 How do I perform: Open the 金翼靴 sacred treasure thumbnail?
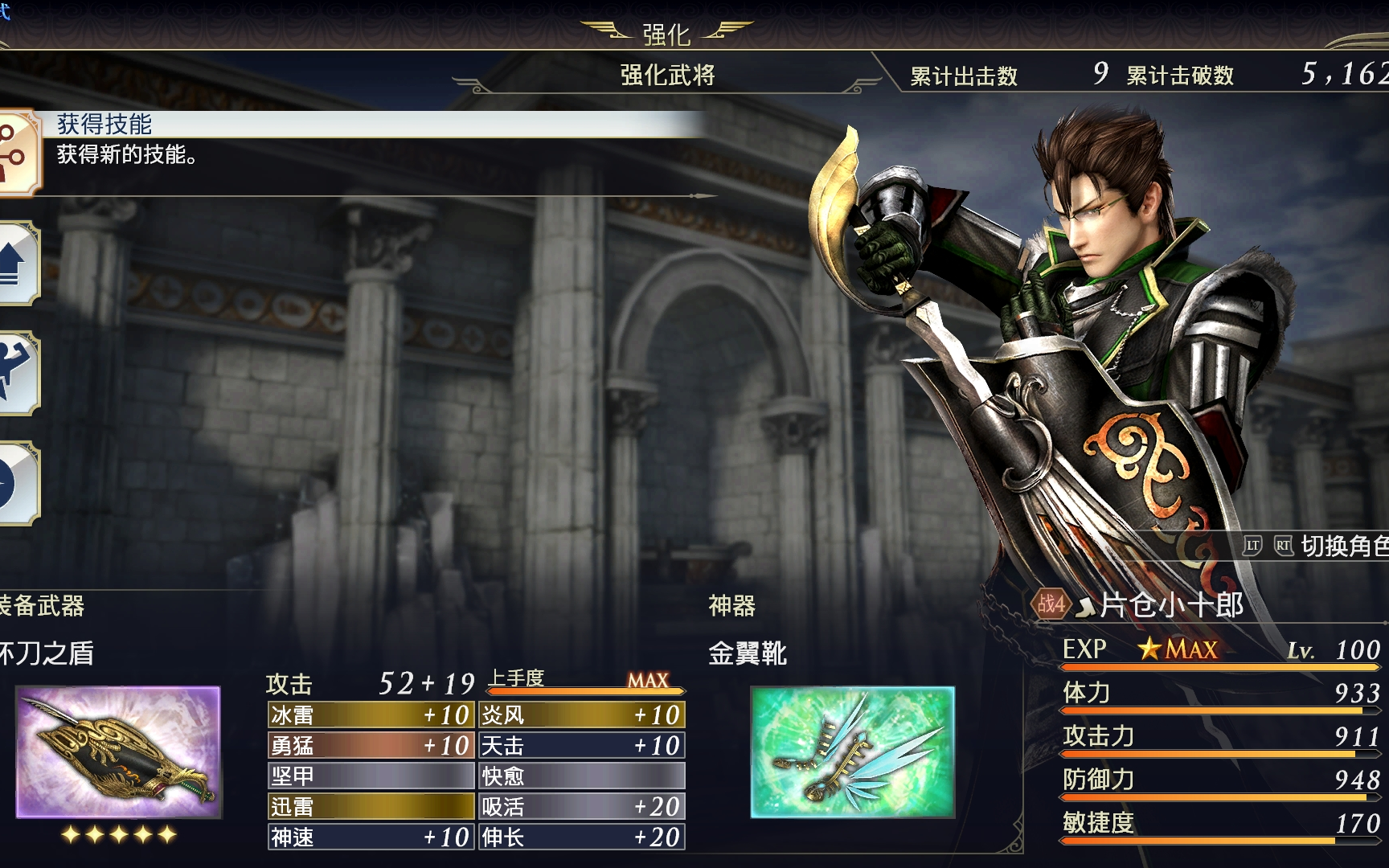coord(852,752)
